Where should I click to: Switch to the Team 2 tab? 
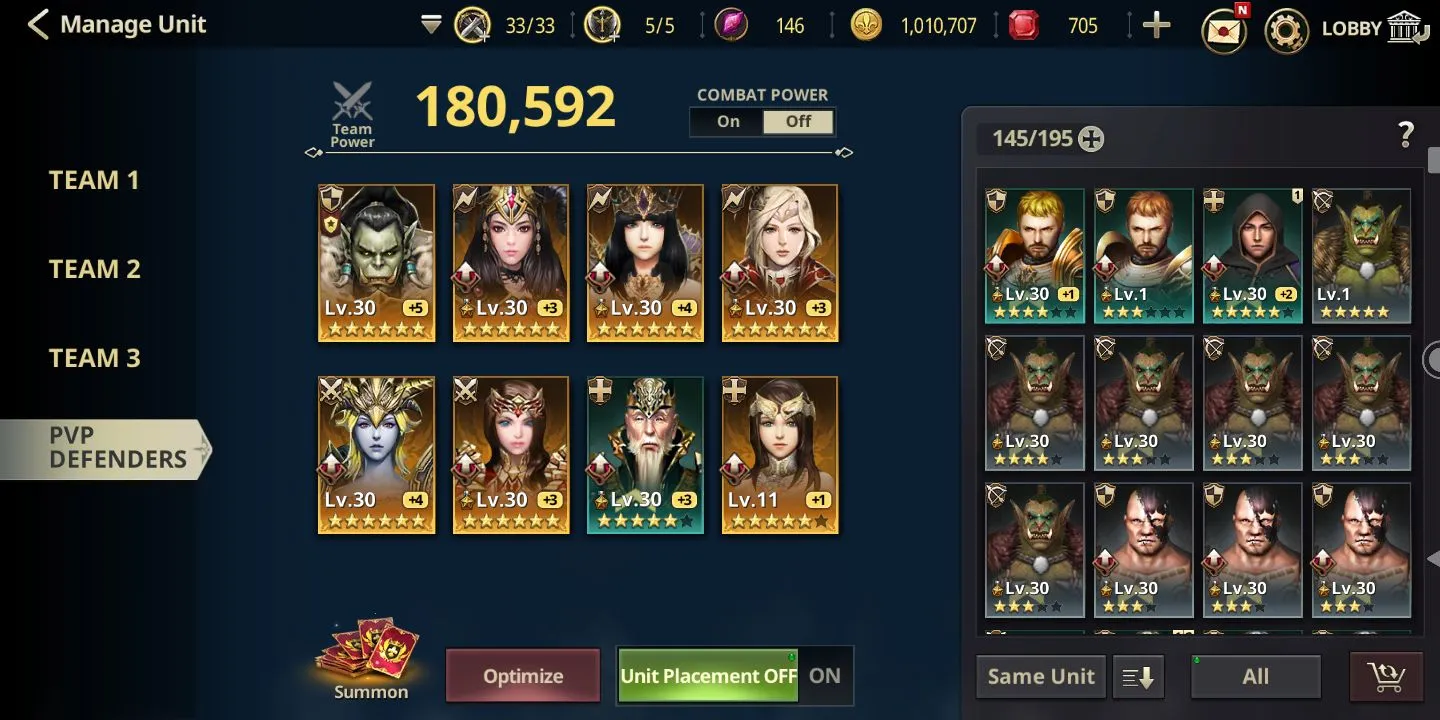[x=94, y=269]
